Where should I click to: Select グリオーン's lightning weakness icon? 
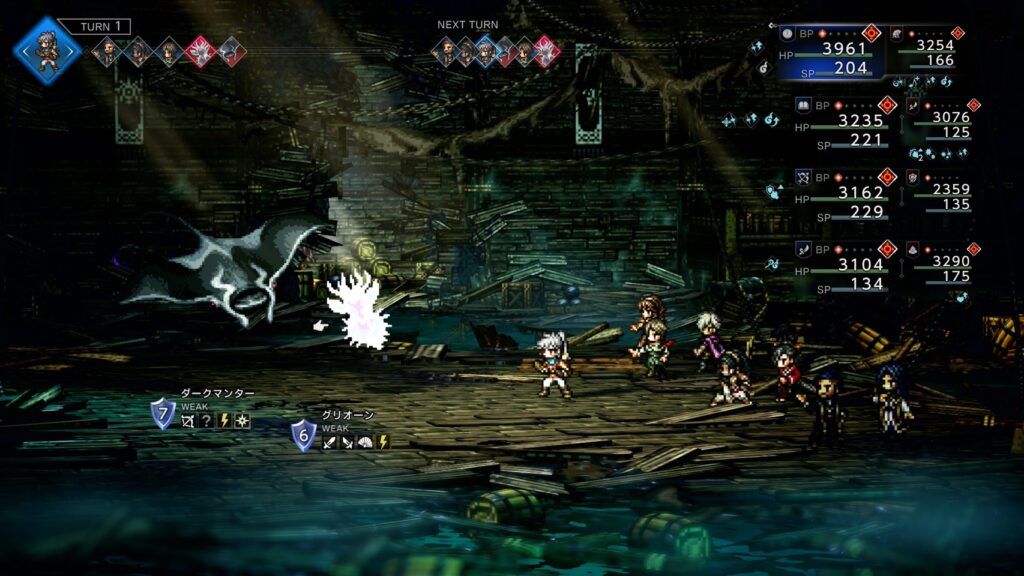383,442
